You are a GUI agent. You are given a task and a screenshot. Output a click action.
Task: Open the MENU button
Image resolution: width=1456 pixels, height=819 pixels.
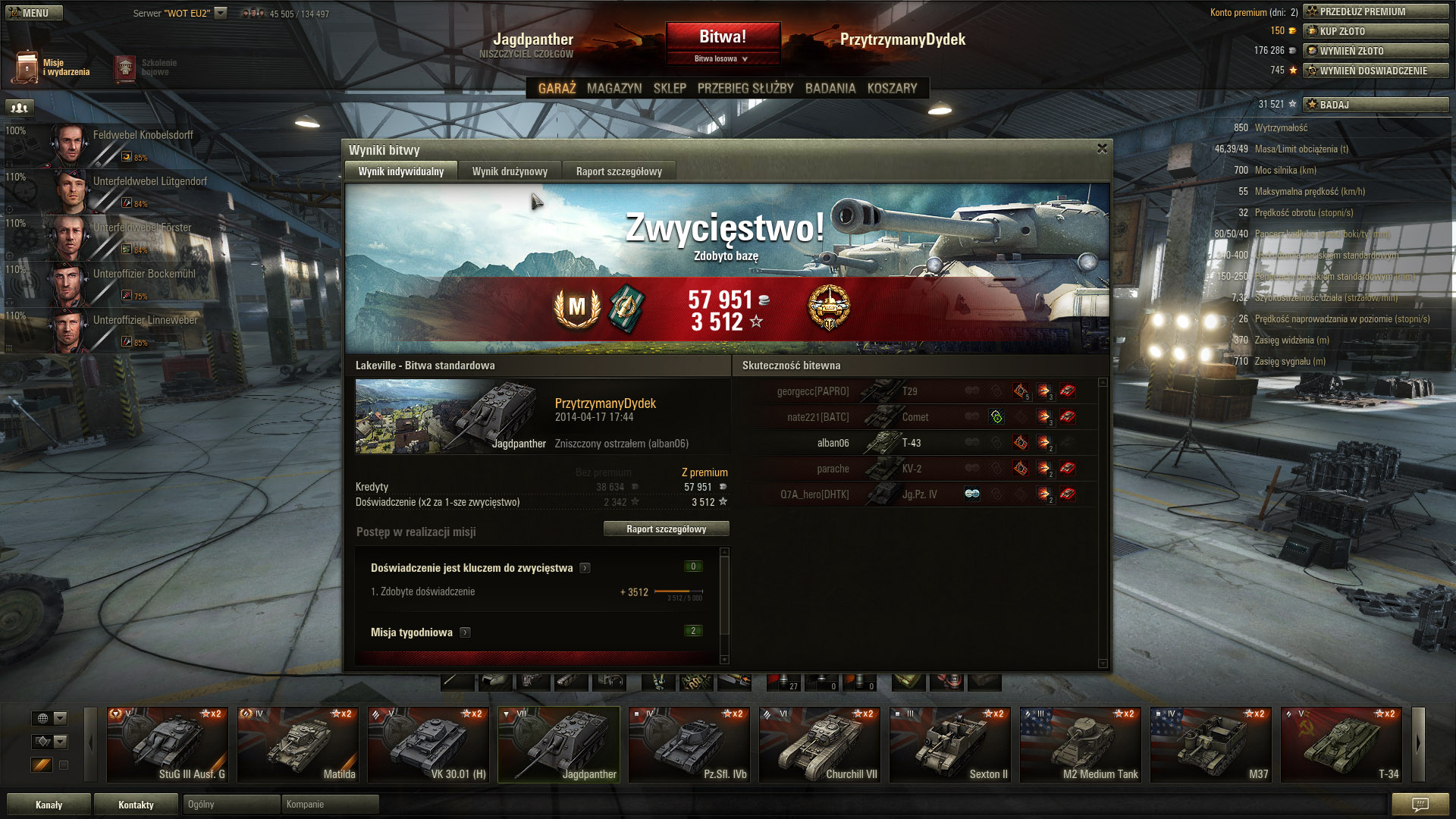[x=34, y=13]
